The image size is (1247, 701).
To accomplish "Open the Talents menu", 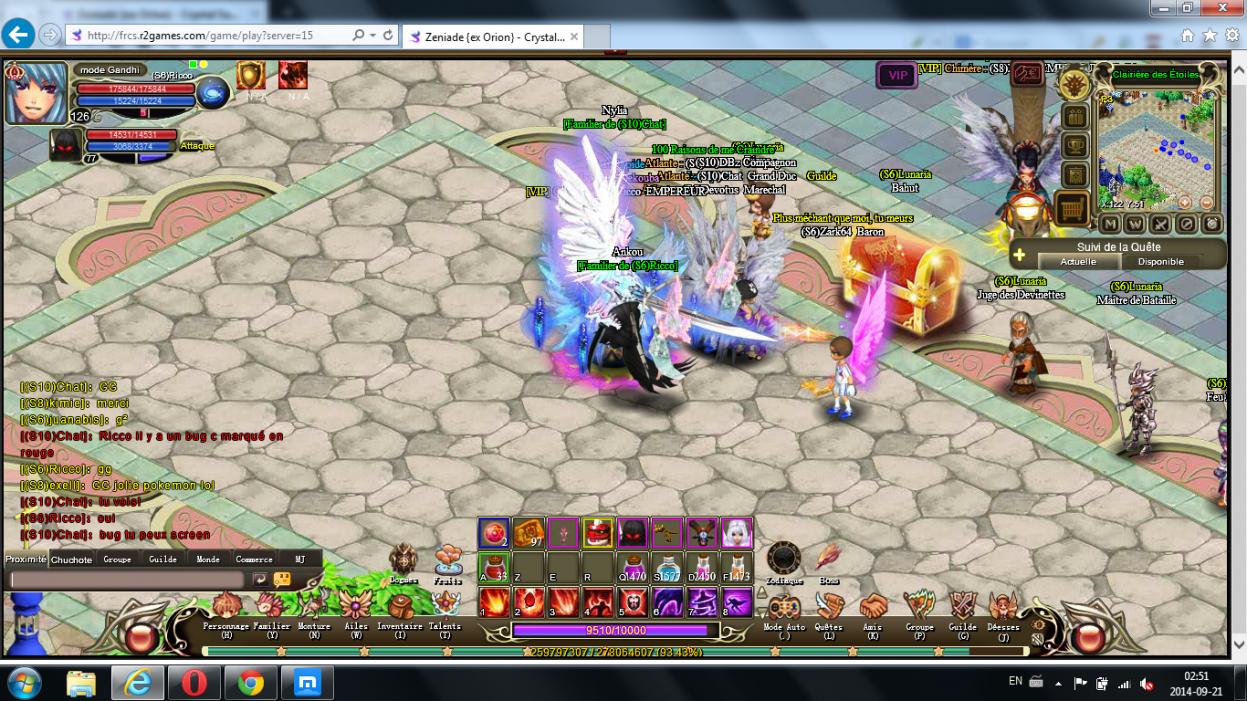I will coord(445,606).
